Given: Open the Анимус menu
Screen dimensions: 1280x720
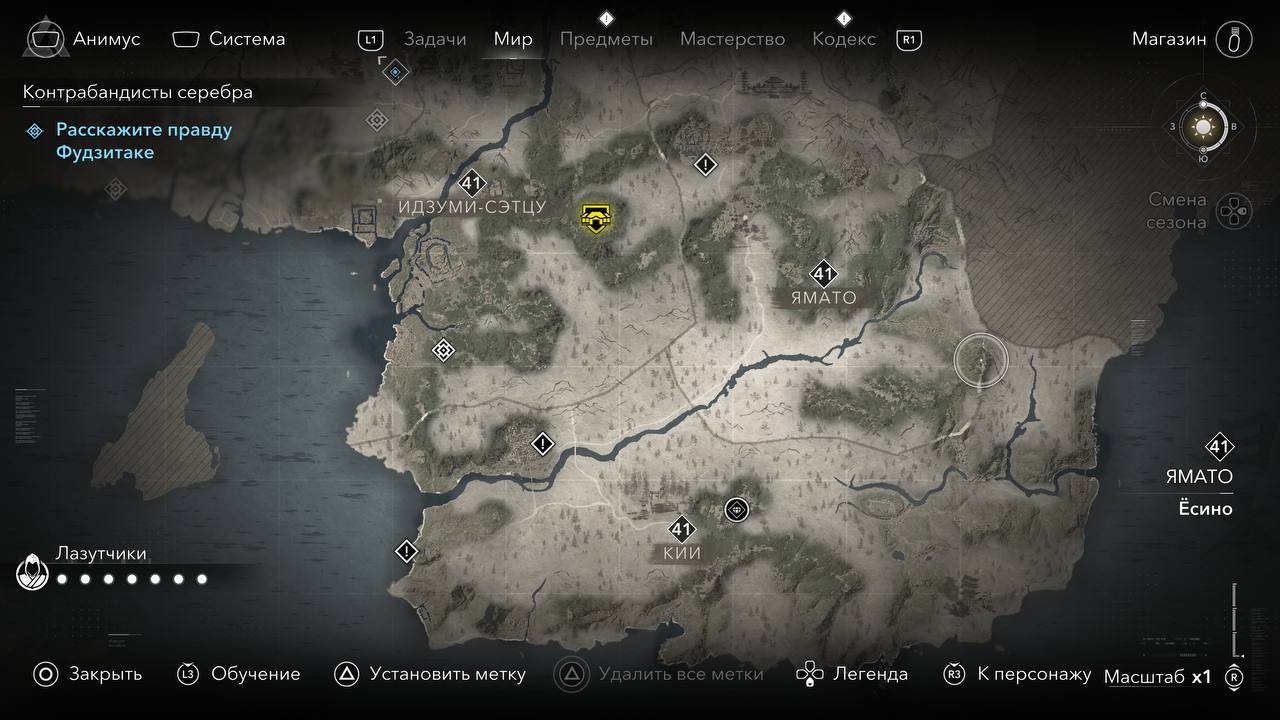Looking at the screenshot, I should pos(106,39).
